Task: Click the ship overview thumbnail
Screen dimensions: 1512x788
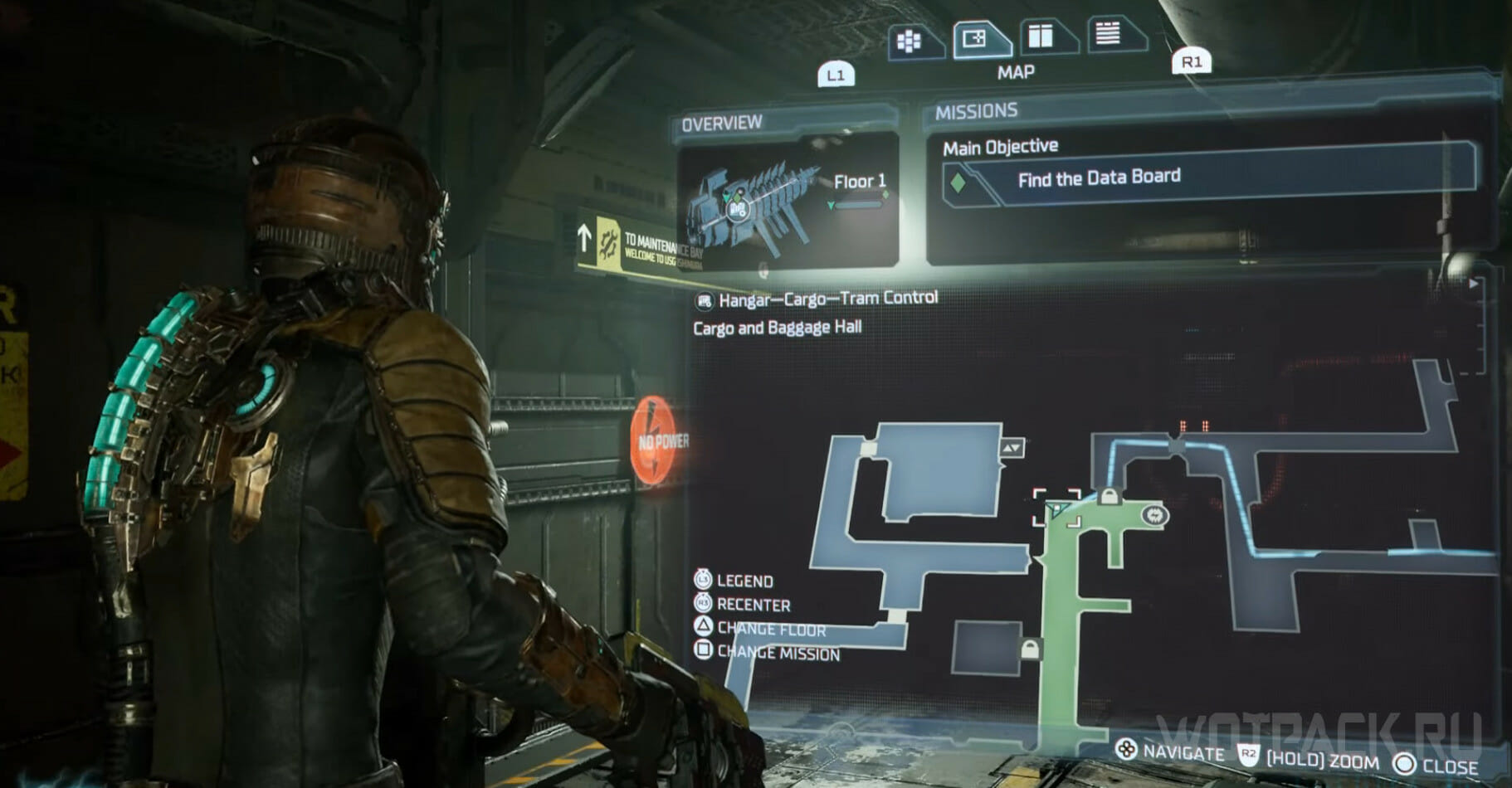Action: coord(788,200)
